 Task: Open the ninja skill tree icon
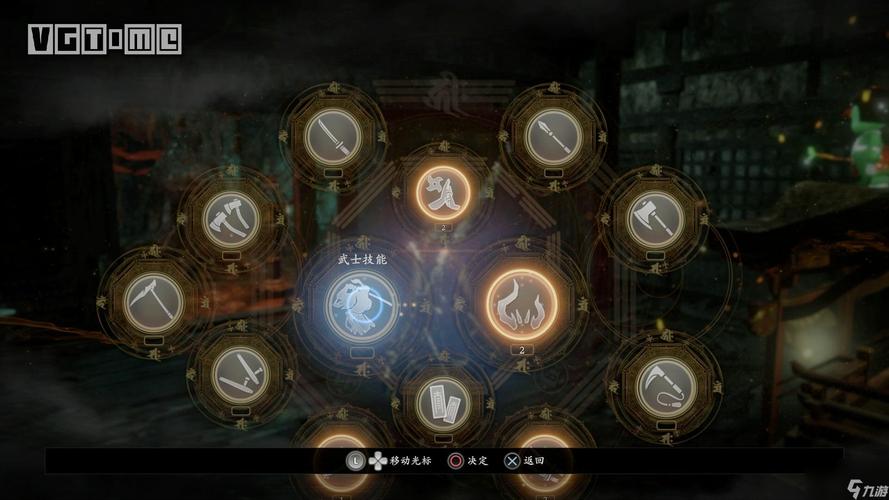click(x=443, y=188)
